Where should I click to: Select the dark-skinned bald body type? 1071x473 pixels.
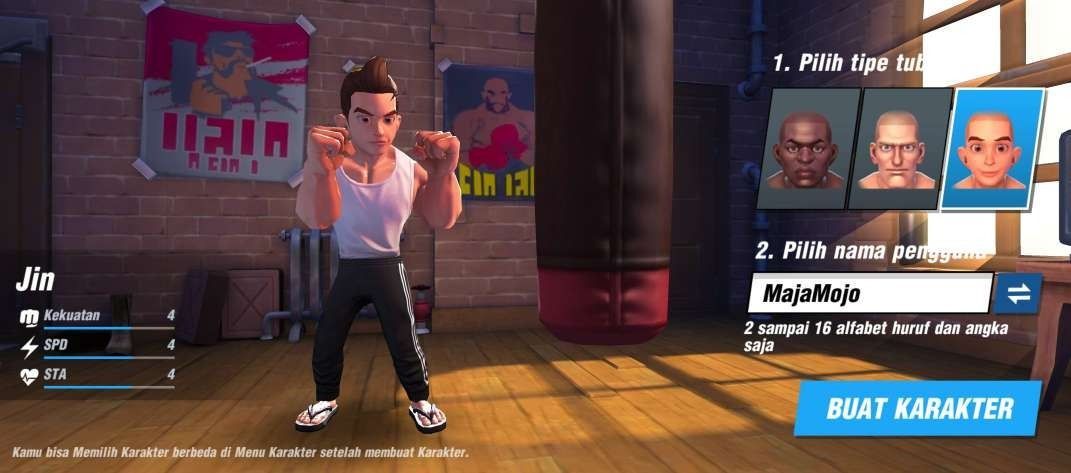[807, 148]
